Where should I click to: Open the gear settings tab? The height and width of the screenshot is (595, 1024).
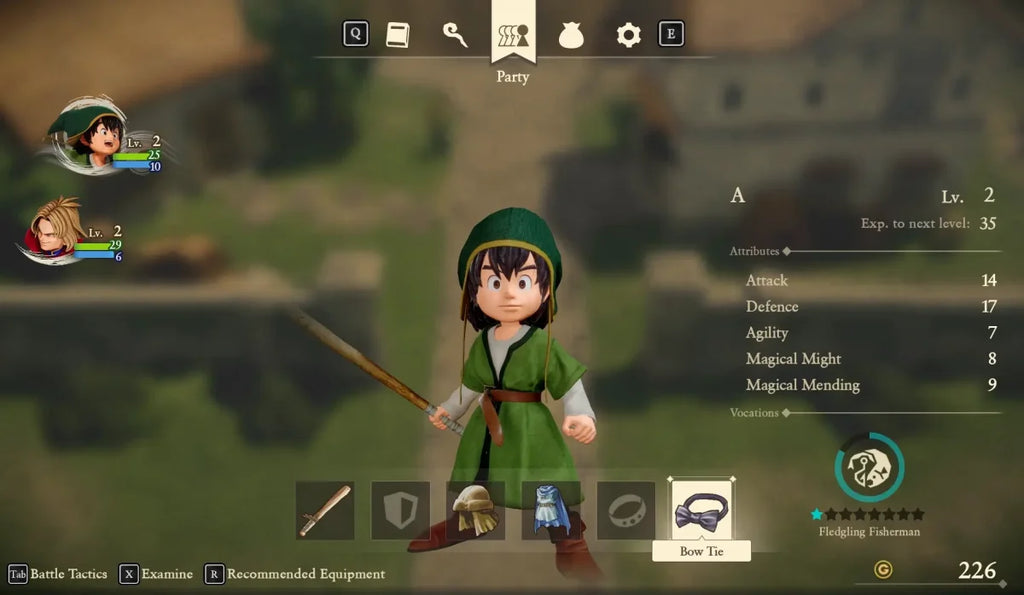pos(628,35)
